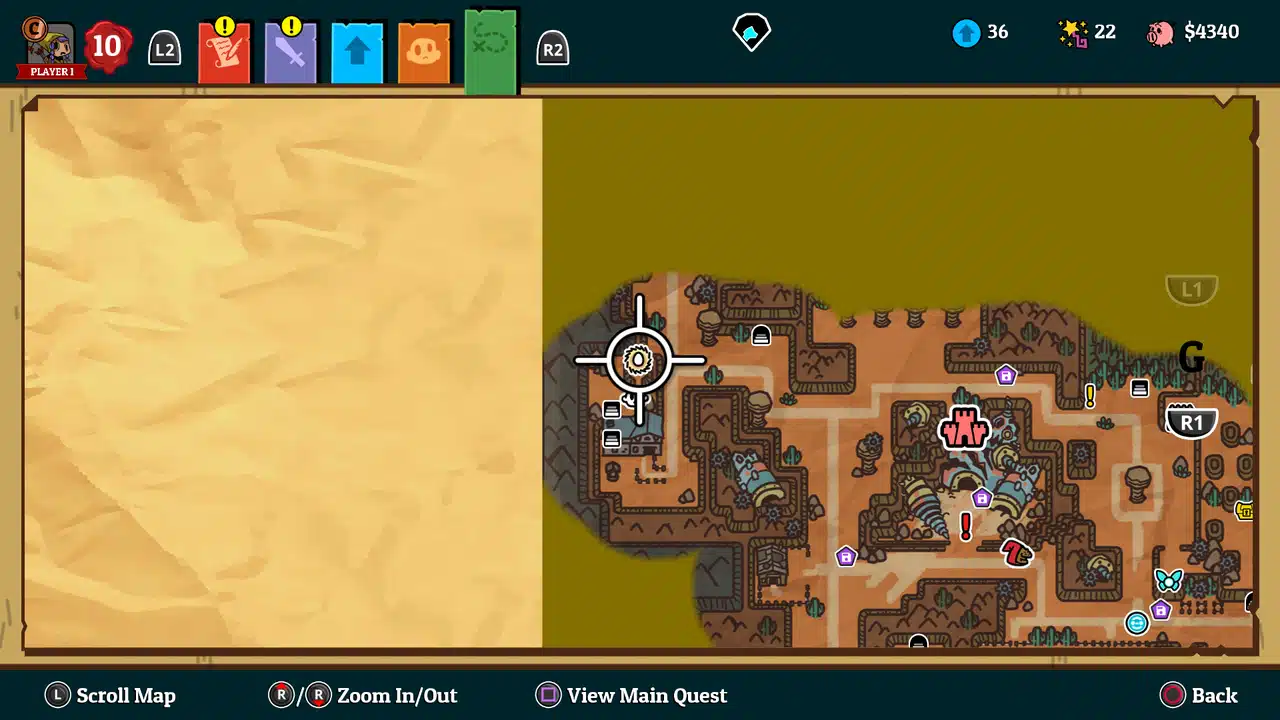Screen dimensions: 1280x720
Task: Select a purple padlock marker on the map
Action: coord(1006,376)
